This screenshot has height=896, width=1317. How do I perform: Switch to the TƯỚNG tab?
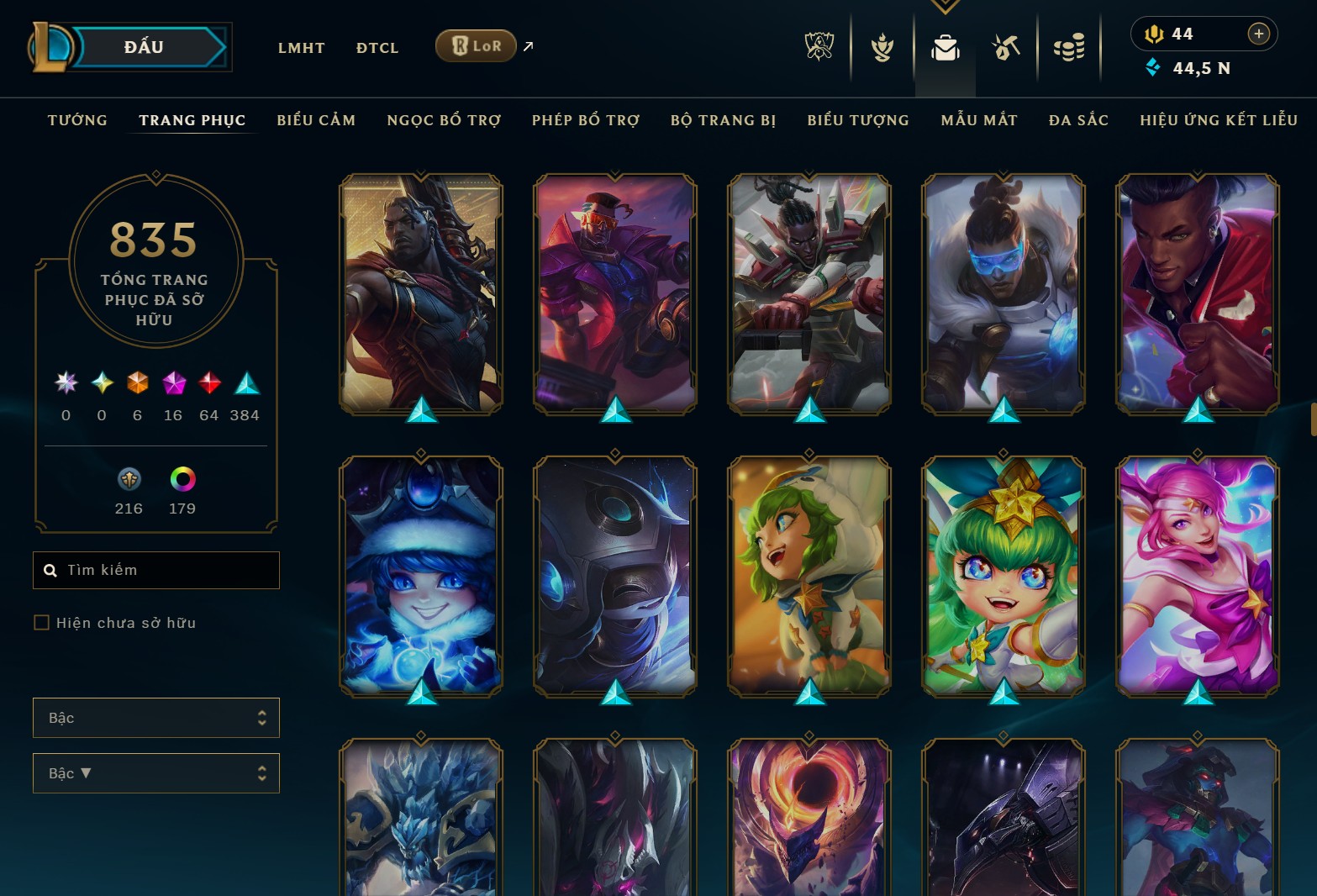[77, 120]
